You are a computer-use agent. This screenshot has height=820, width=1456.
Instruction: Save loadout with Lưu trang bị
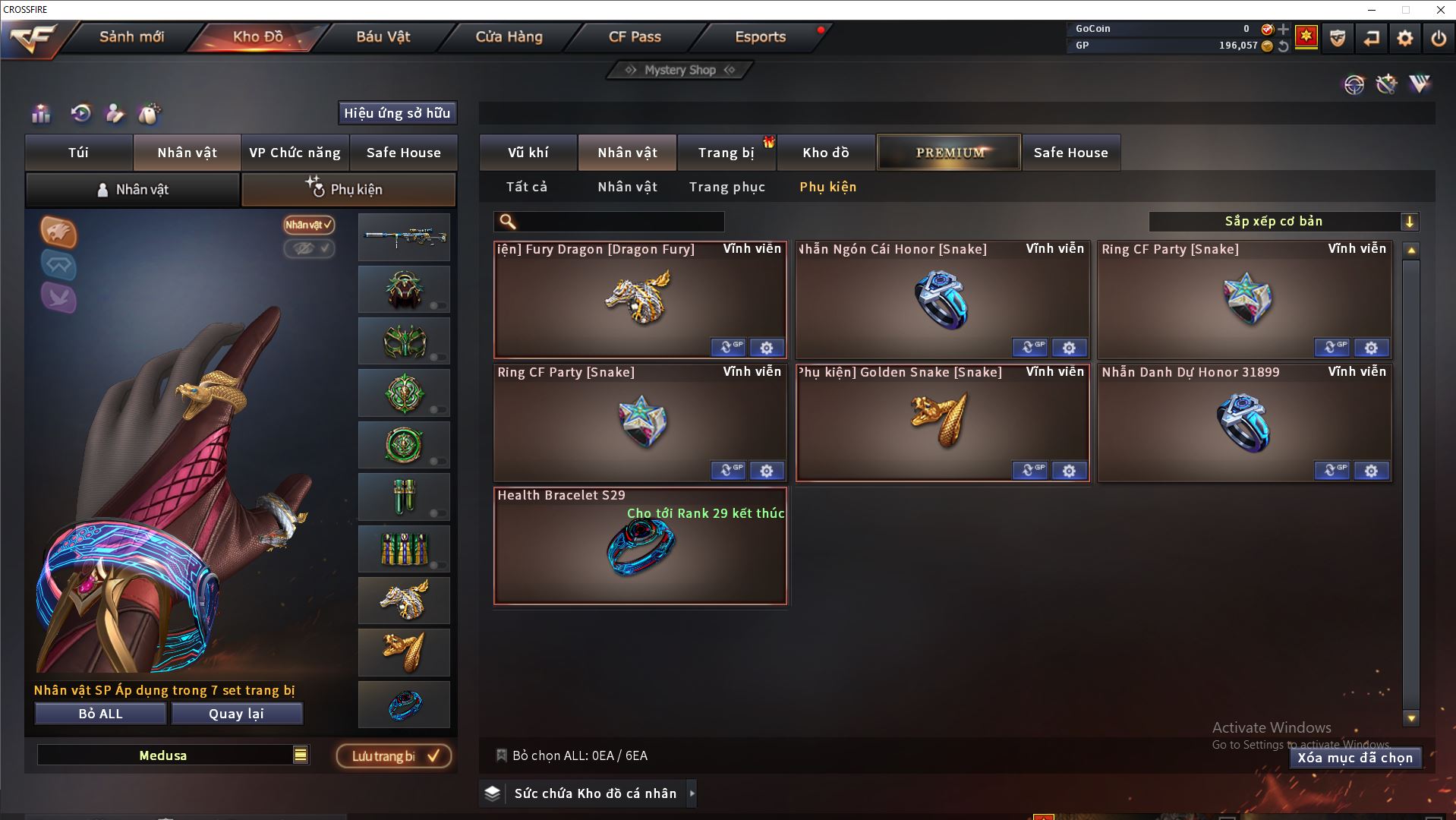click(x=394, y=756)
